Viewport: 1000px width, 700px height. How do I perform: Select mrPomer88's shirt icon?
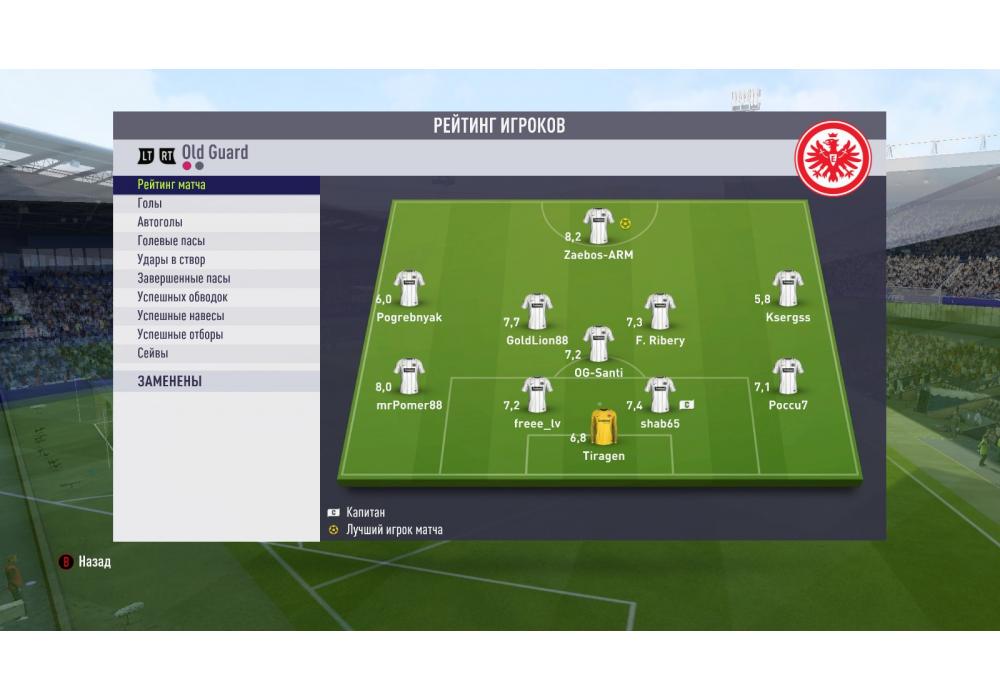click(x=409, y=377)
